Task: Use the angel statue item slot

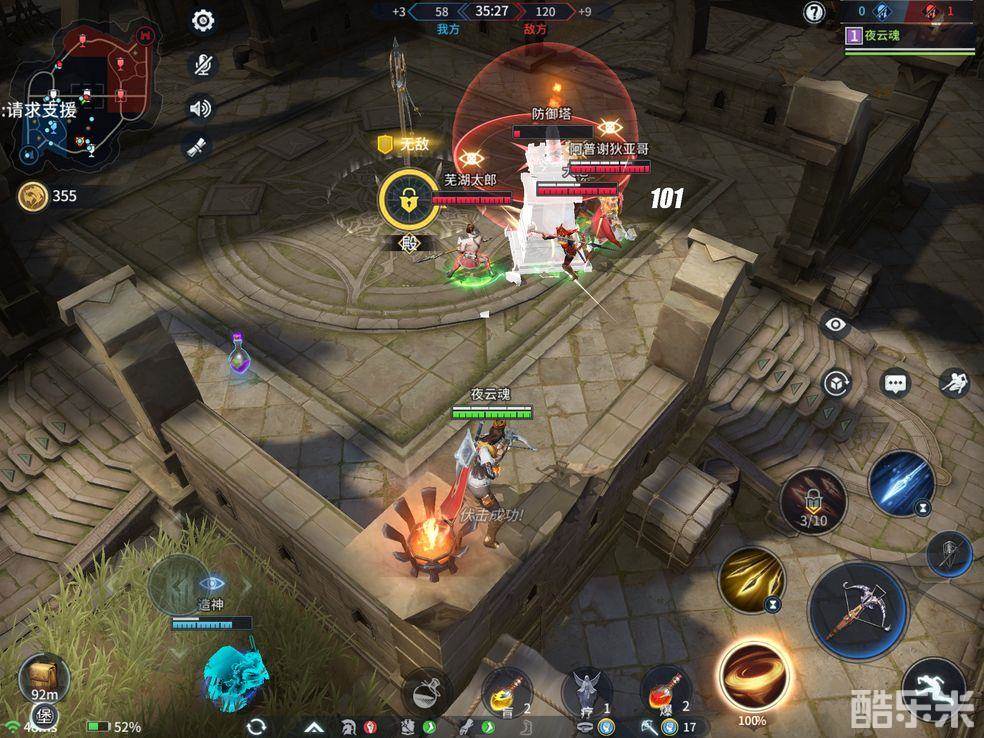Action: [586, 690]
